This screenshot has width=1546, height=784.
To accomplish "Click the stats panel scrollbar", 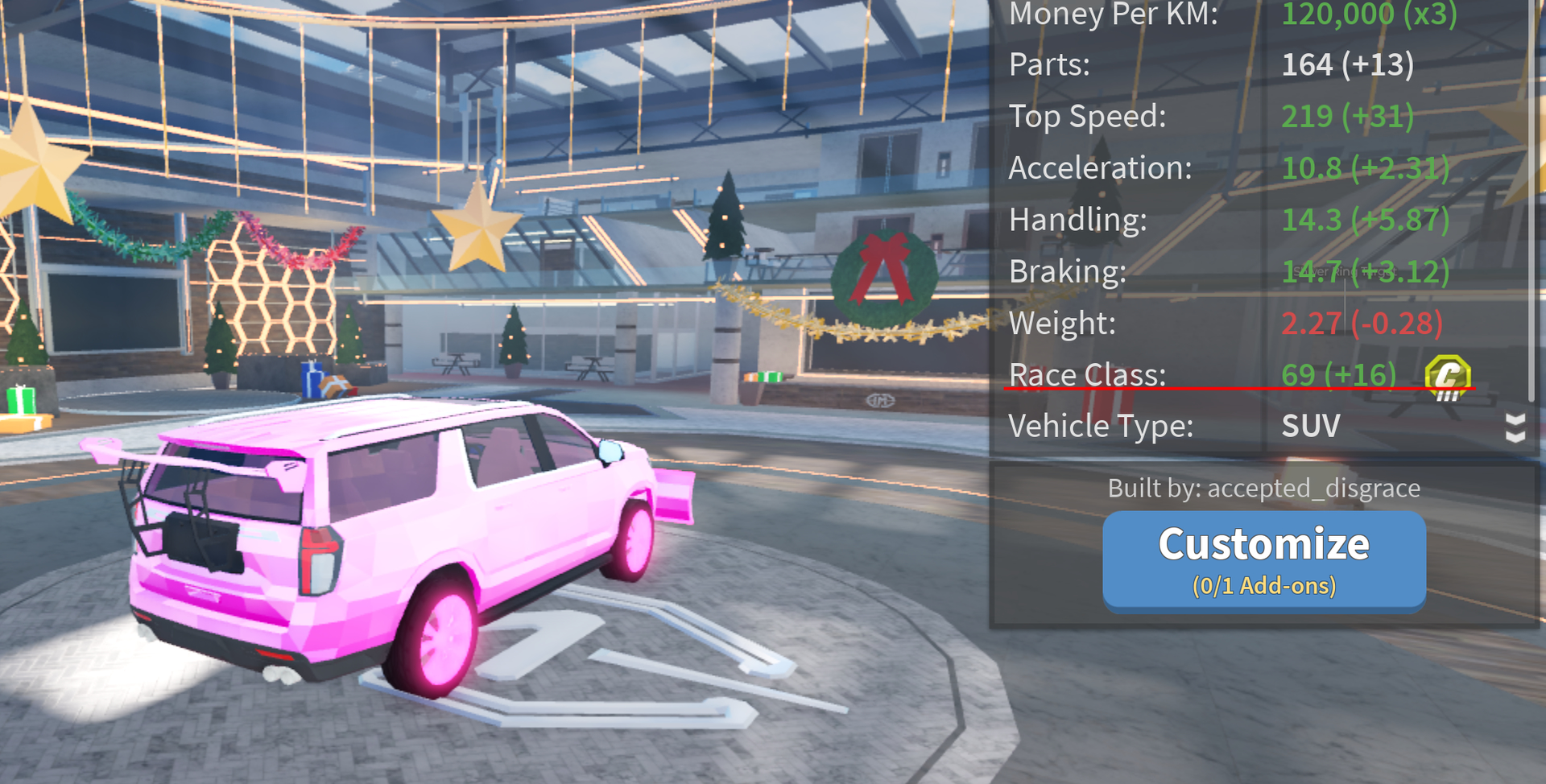I will (1531, 201).
